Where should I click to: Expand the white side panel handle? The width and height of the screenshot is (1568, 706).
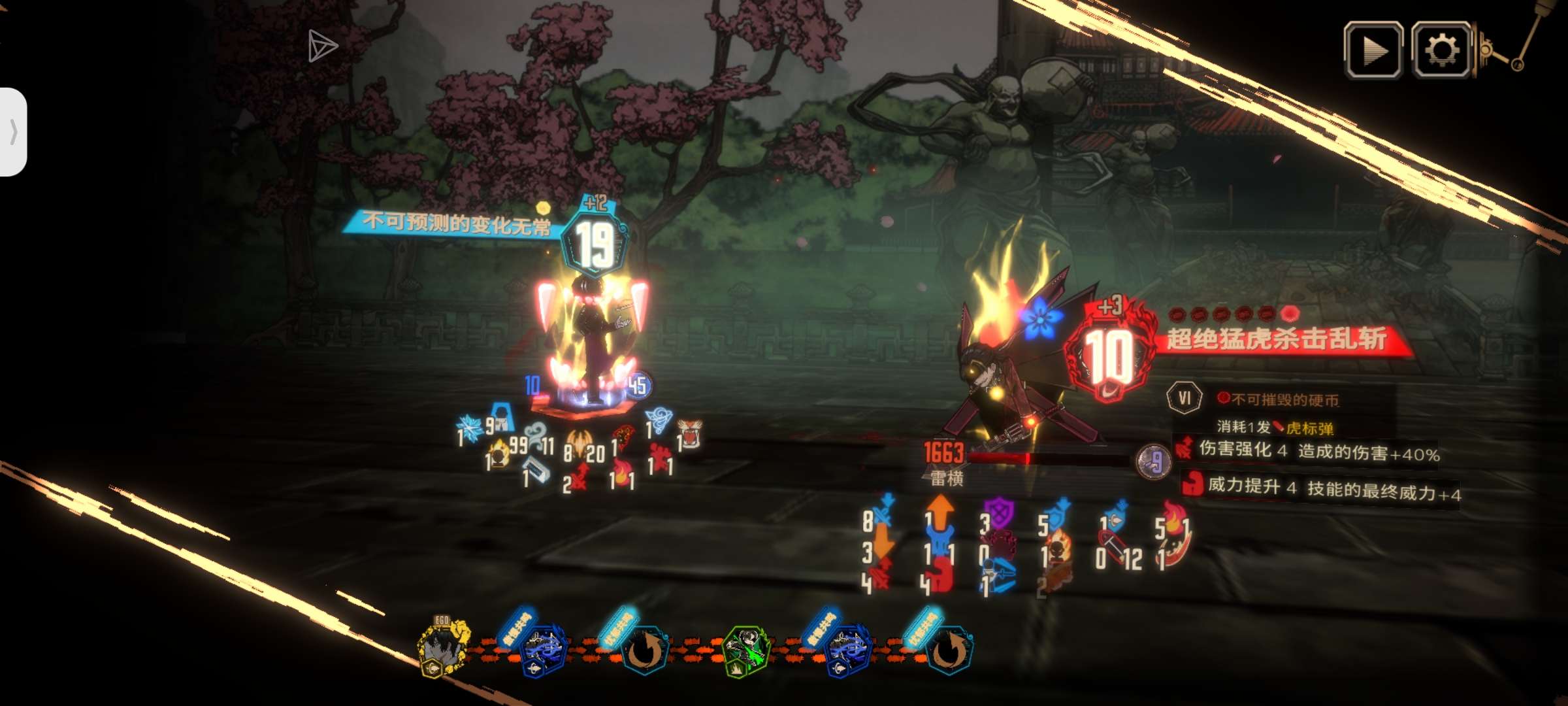click(13, 132)
